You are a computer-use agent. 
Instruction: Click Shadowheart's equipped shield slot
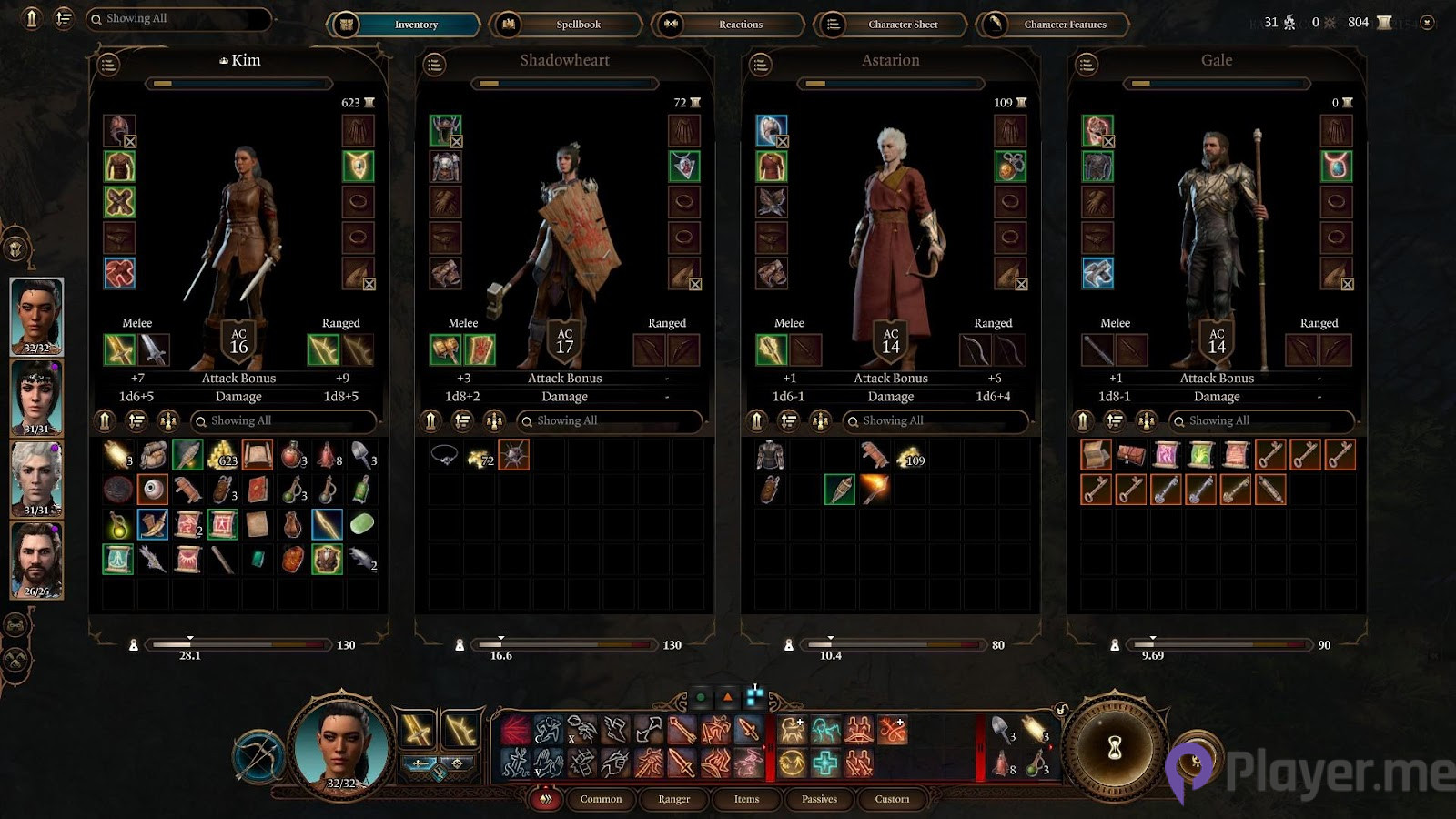click(480, 350)
